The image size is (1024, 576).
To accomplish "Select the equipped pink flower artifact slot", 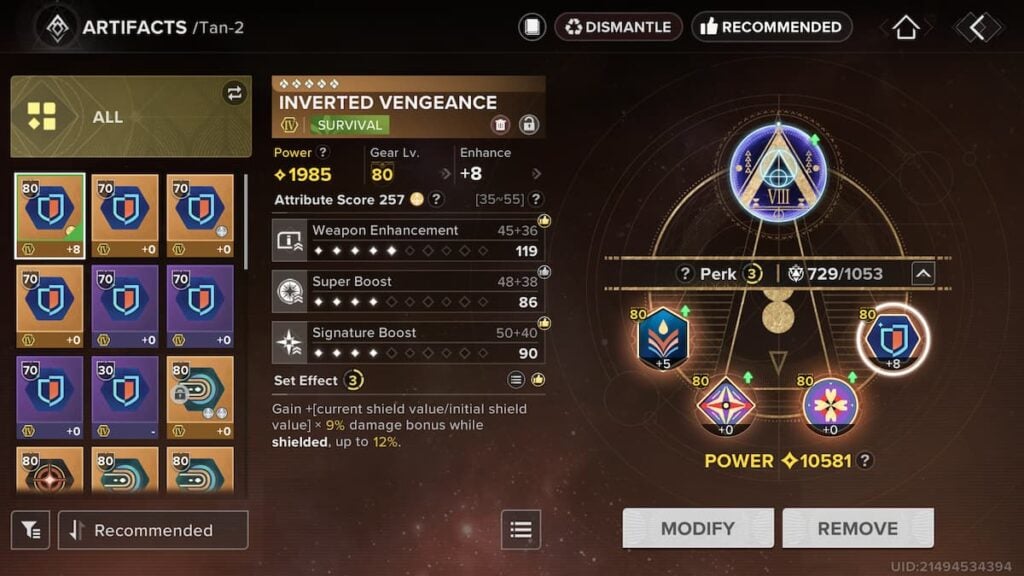I will coord(830,405).
